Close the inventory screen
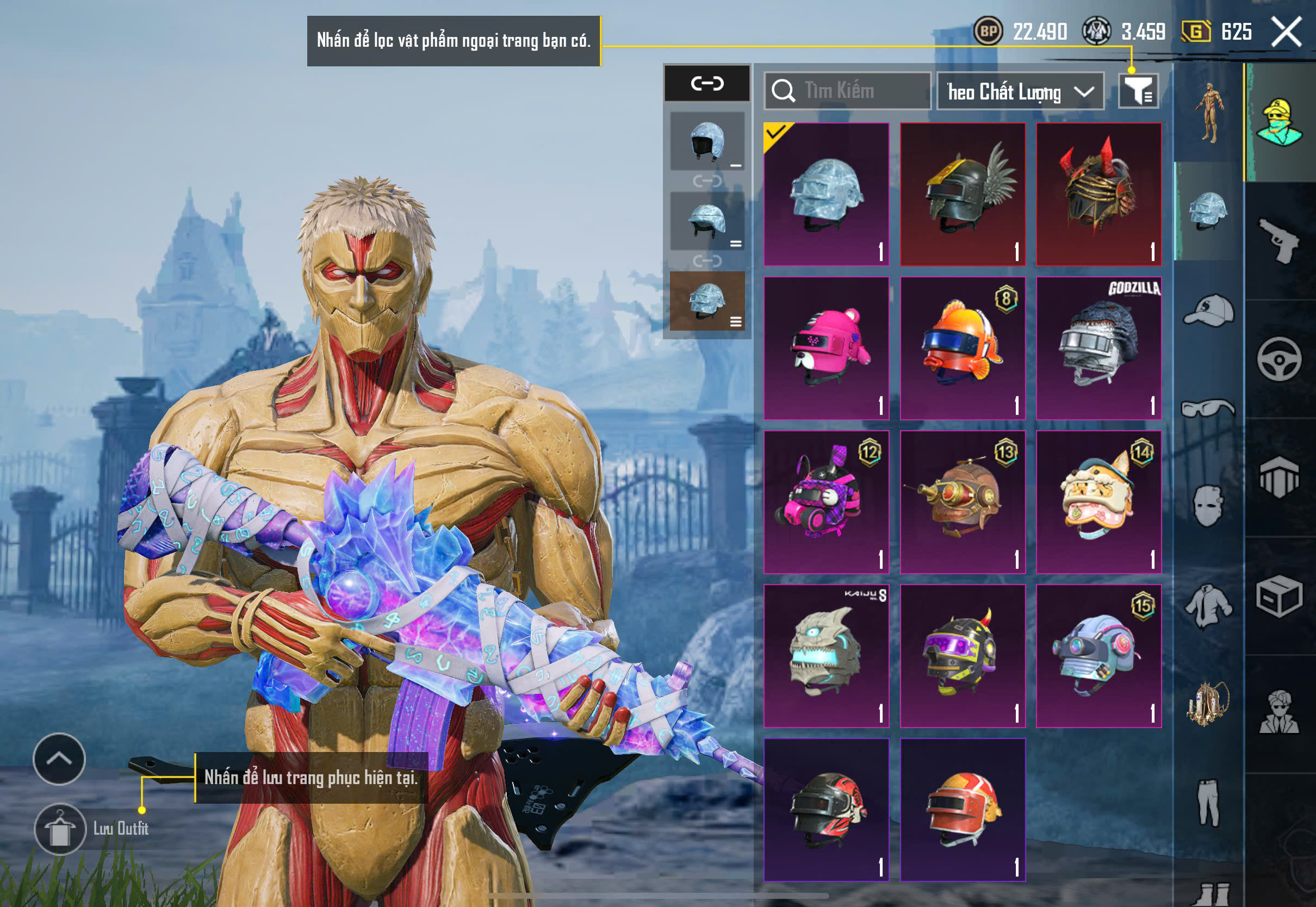This screenshot has height=907, width=1316. [x=1286, y=32]
